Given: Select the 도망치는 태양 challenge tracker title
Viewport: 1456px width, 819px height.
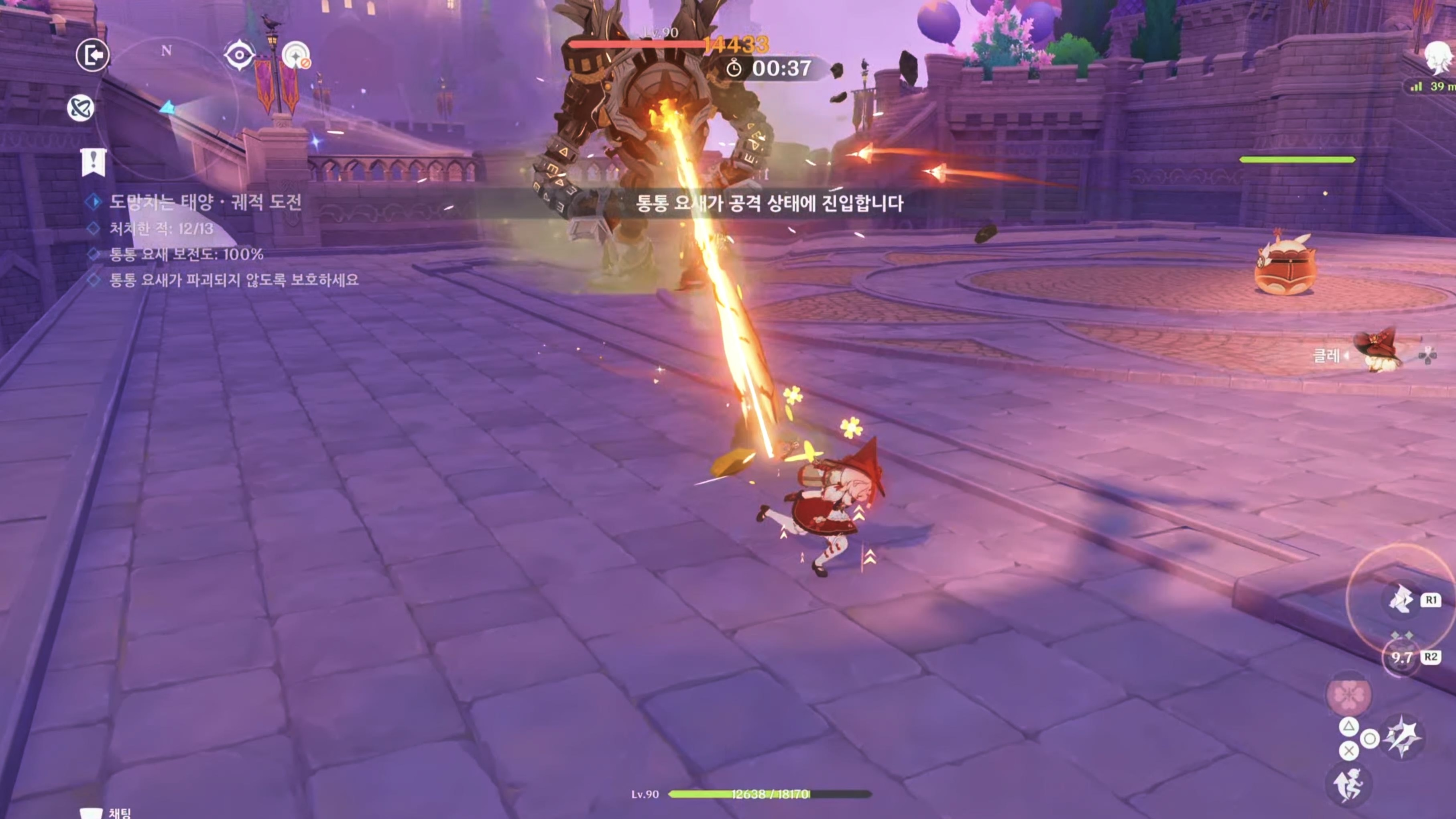Looking at the screenshot, I should 205,202.
